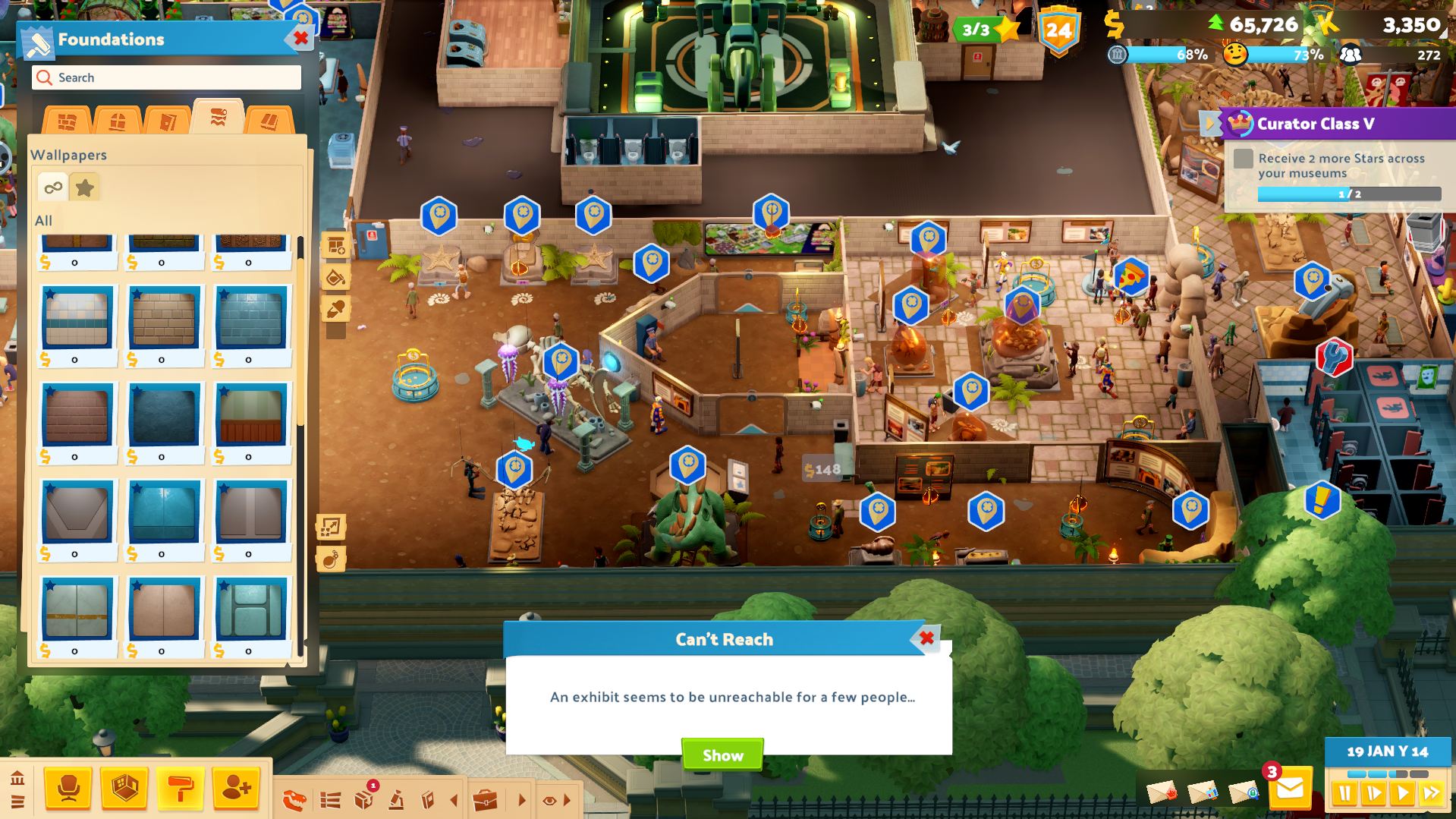1456x819 pixels.
Task: Set game speed to fastest
Action: click(x=1432, y=794)
